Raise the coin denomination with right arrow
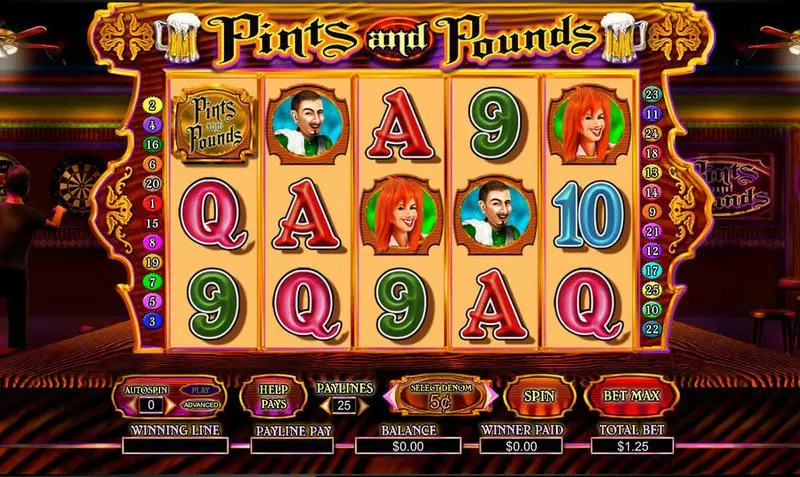Image resolution: width=800 pixels, height=477 pixels. tap(491, 397)
